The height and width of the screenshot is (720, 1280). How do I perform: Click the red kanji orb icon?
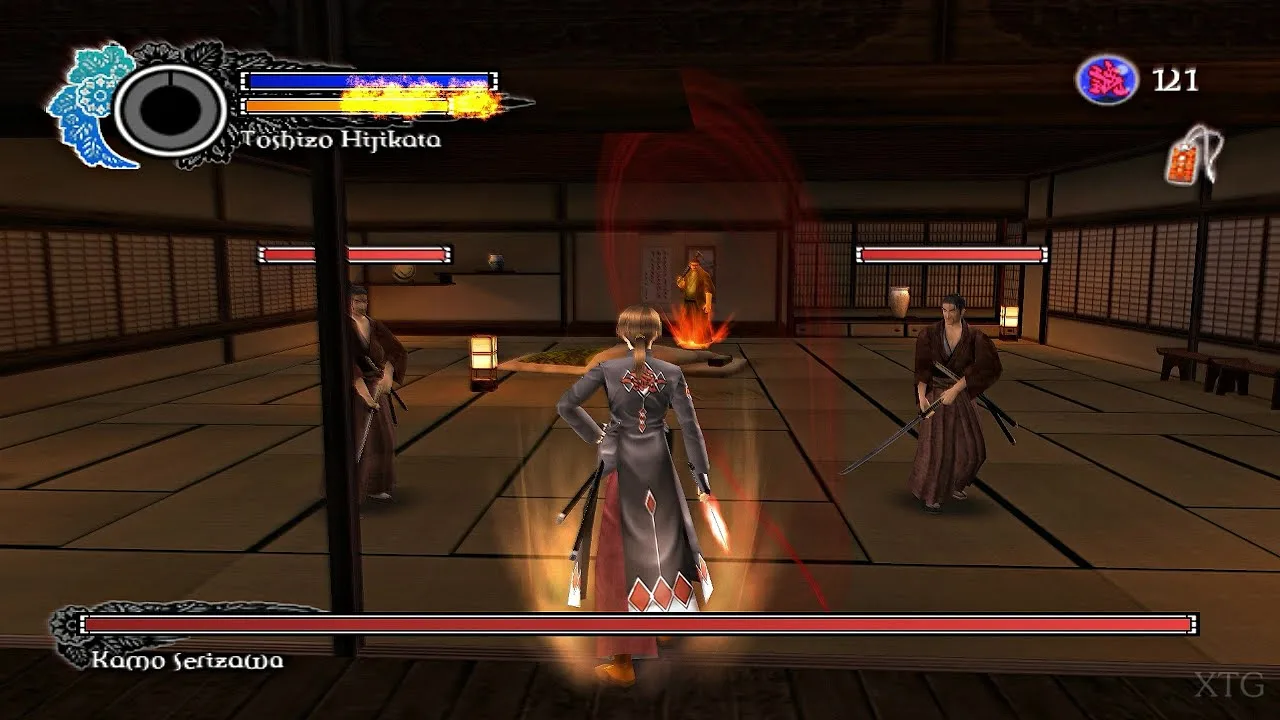coord(1106,80)
